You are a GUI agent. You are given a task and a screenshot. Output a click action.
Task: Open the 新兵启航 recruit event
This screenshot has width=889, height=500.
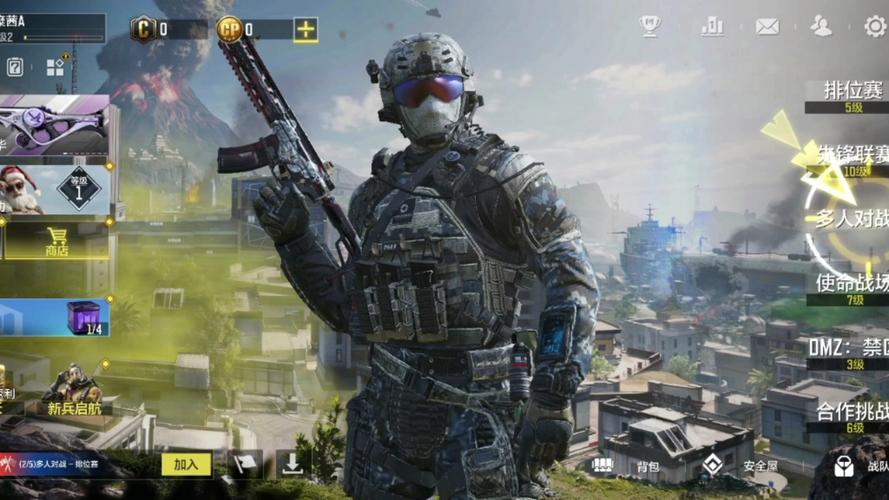point(72,390)
